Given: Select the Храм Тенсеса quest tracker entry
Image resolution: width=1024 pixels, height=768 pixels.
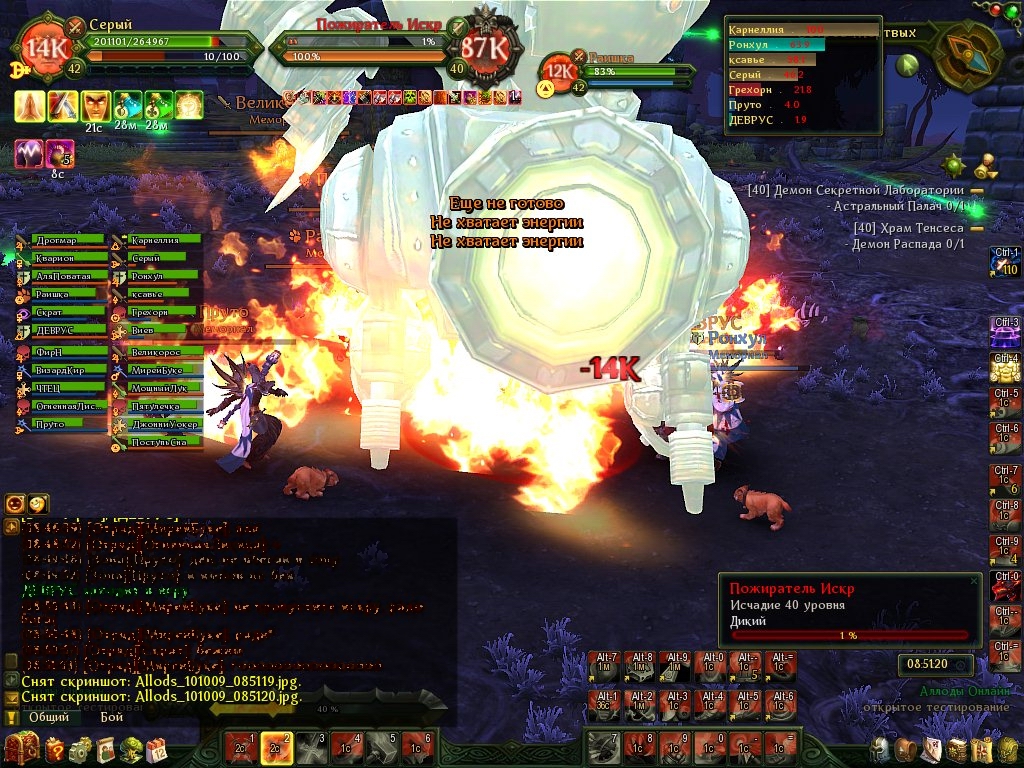Looking at the screenshot, I should tap(909, 228).
